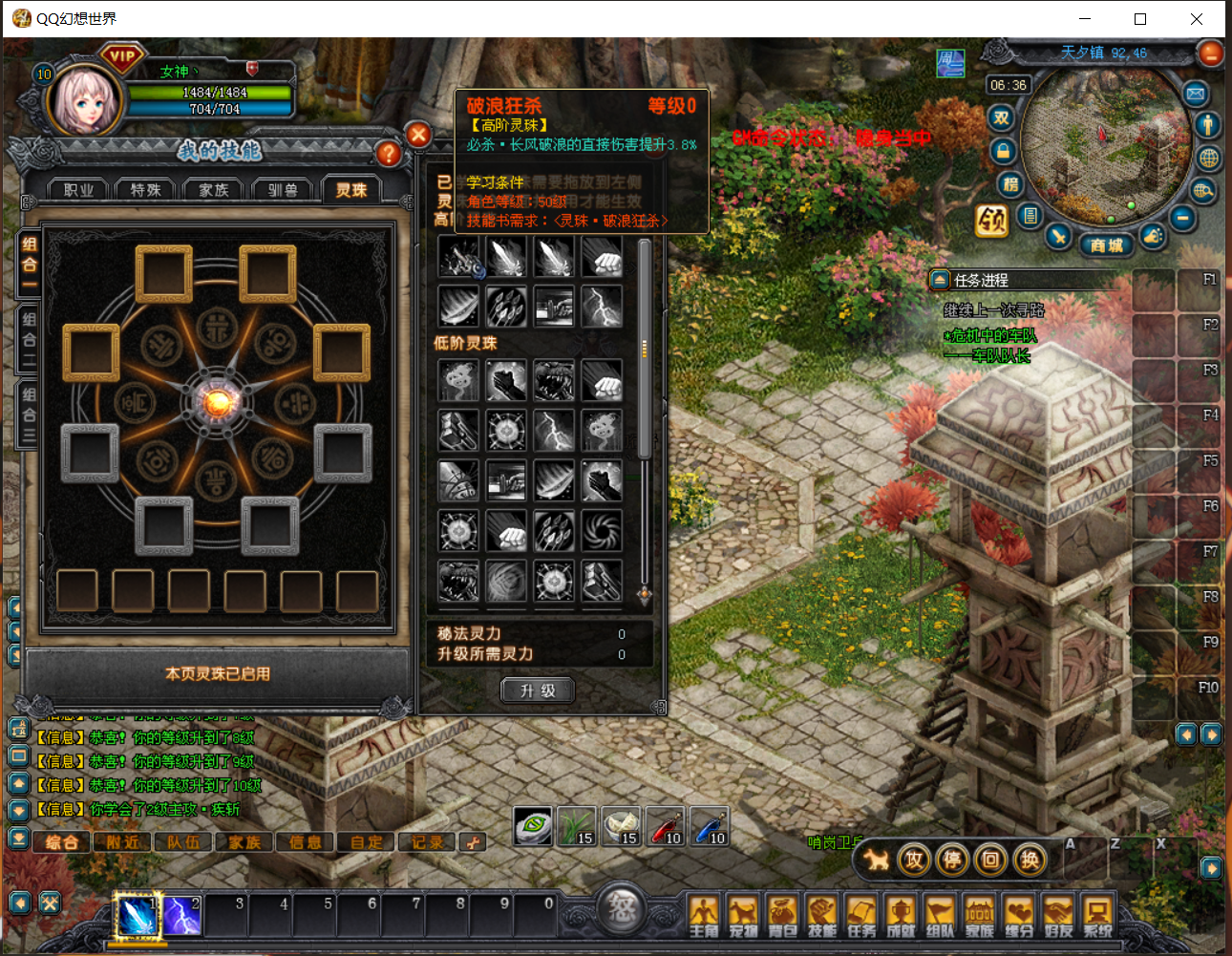Activate the lightning skill in hotbar slot 2
This screenshot has height=956, width=1232.
tap(181, 916)
